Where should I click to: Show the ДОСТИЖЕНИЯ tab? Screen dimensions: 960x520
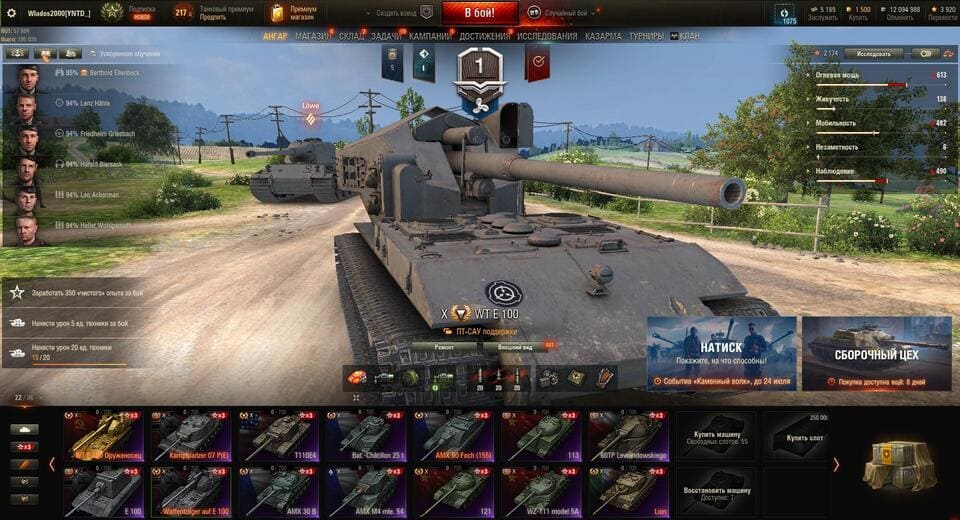point(485,36)
